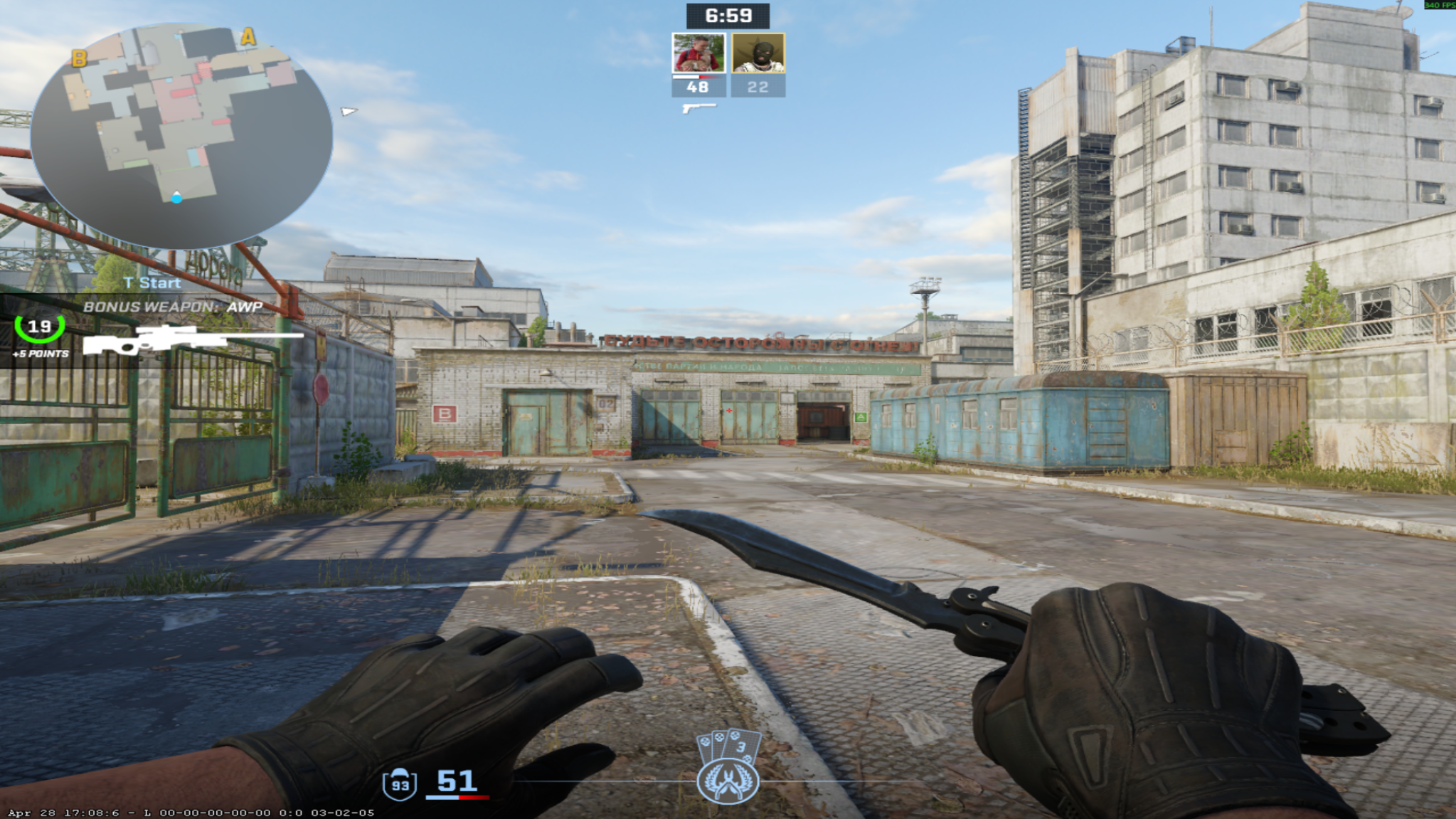
Task: Expand the bonus progress ring showing 19
Action: 38,328
